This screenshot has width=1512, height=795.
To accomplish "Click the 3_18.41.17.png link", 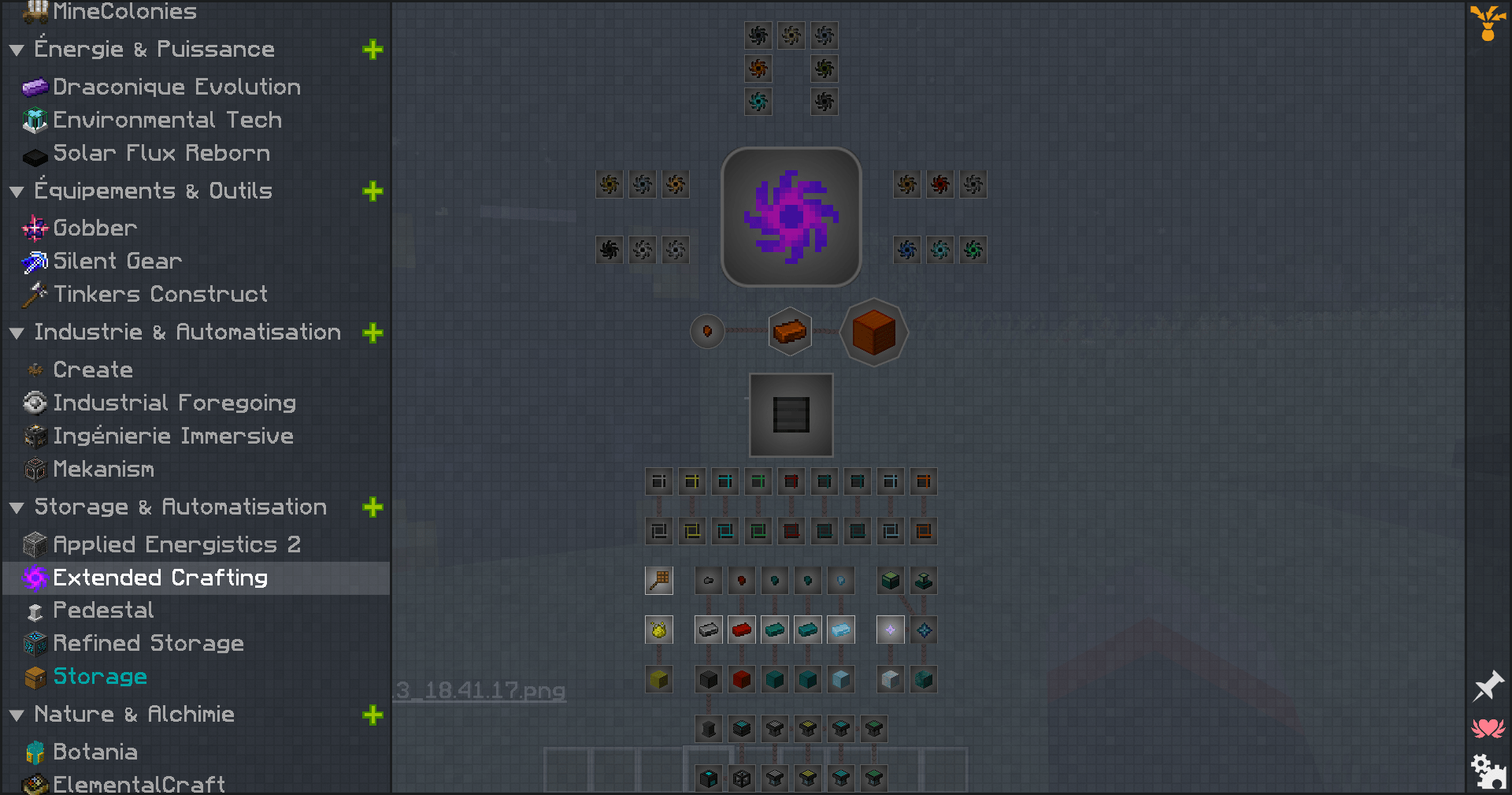I will [x=476, y=691].
